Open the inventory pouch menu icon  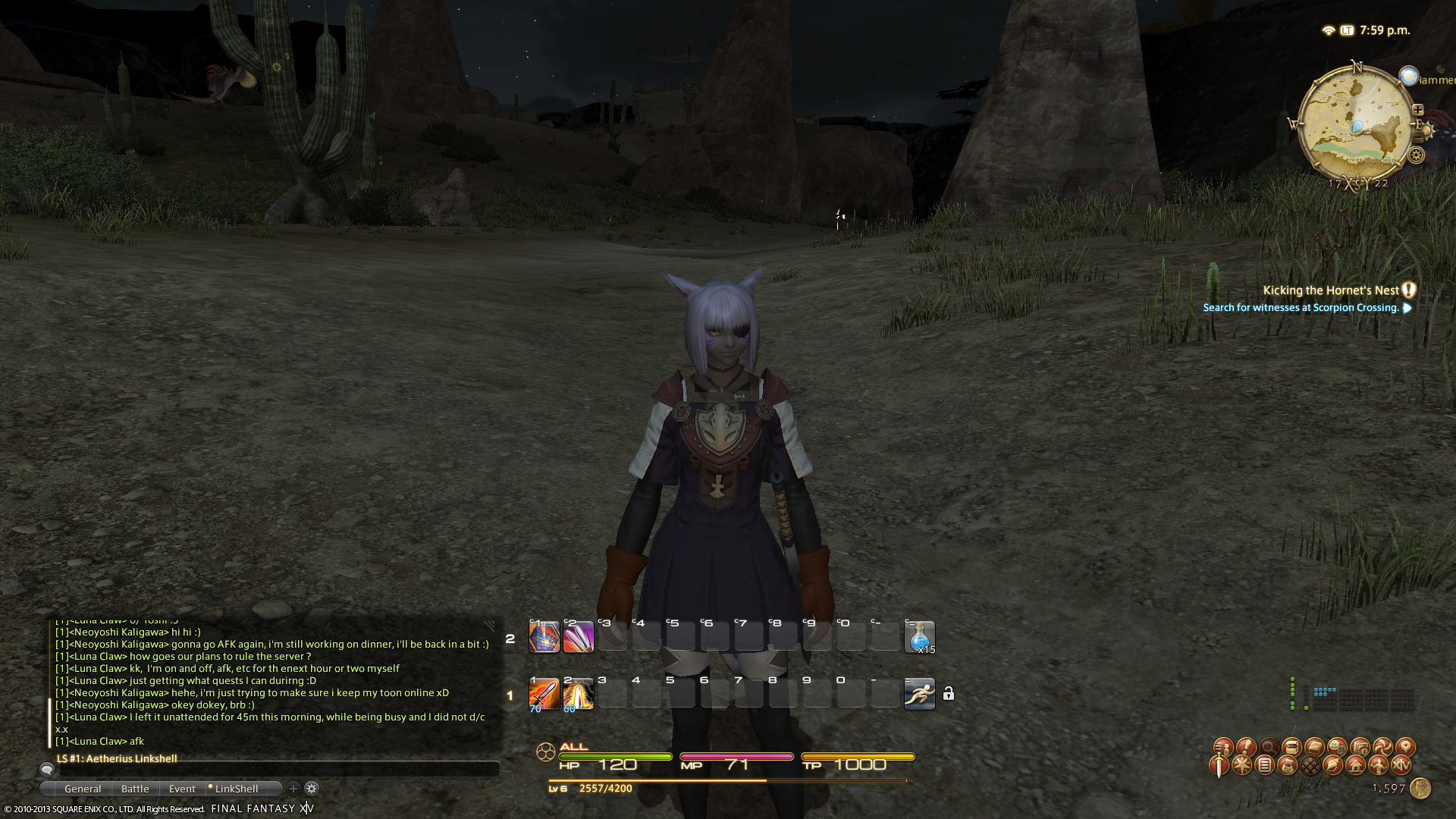[x=1288, y=766]
